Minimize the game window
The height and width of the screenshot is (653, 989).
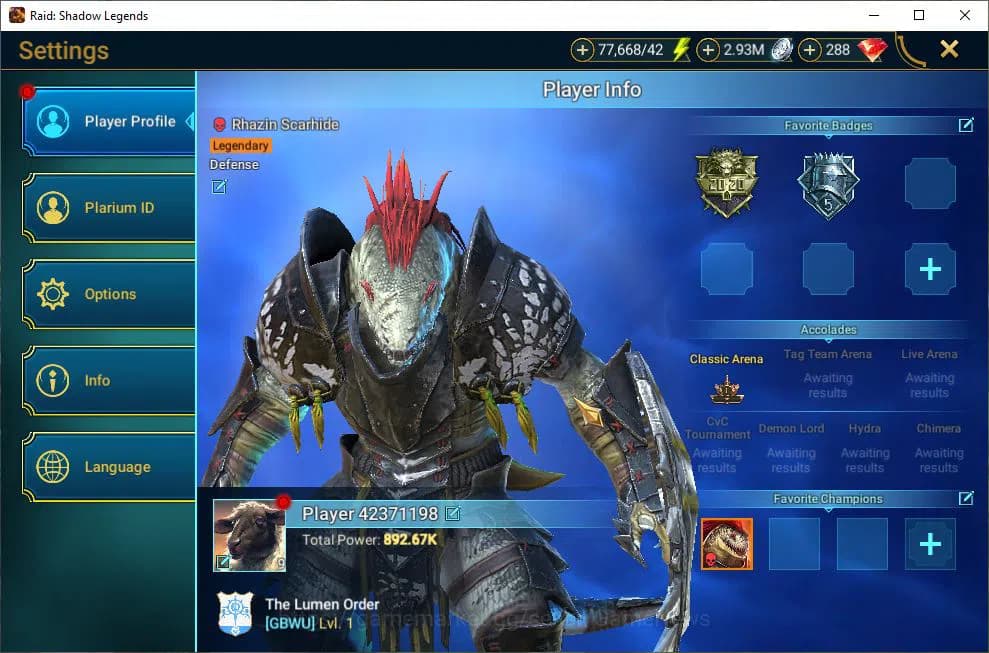[873, 15]
